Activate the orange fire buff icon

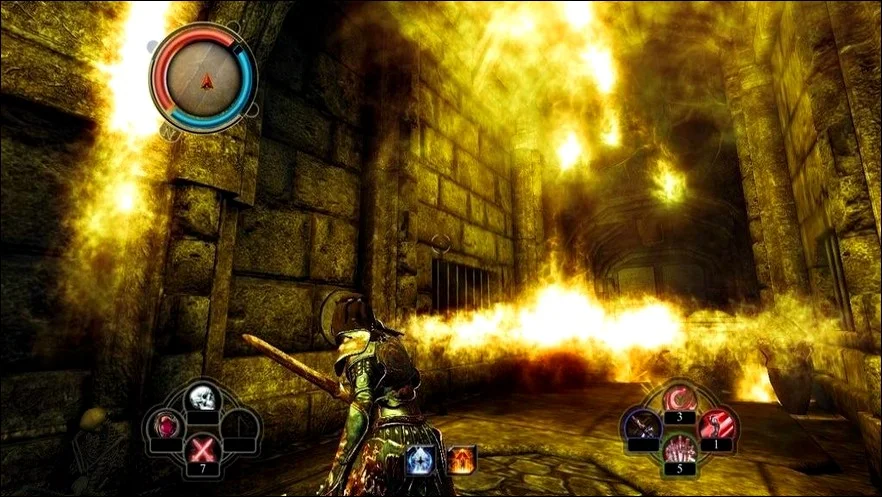click(x=462, y=459)
